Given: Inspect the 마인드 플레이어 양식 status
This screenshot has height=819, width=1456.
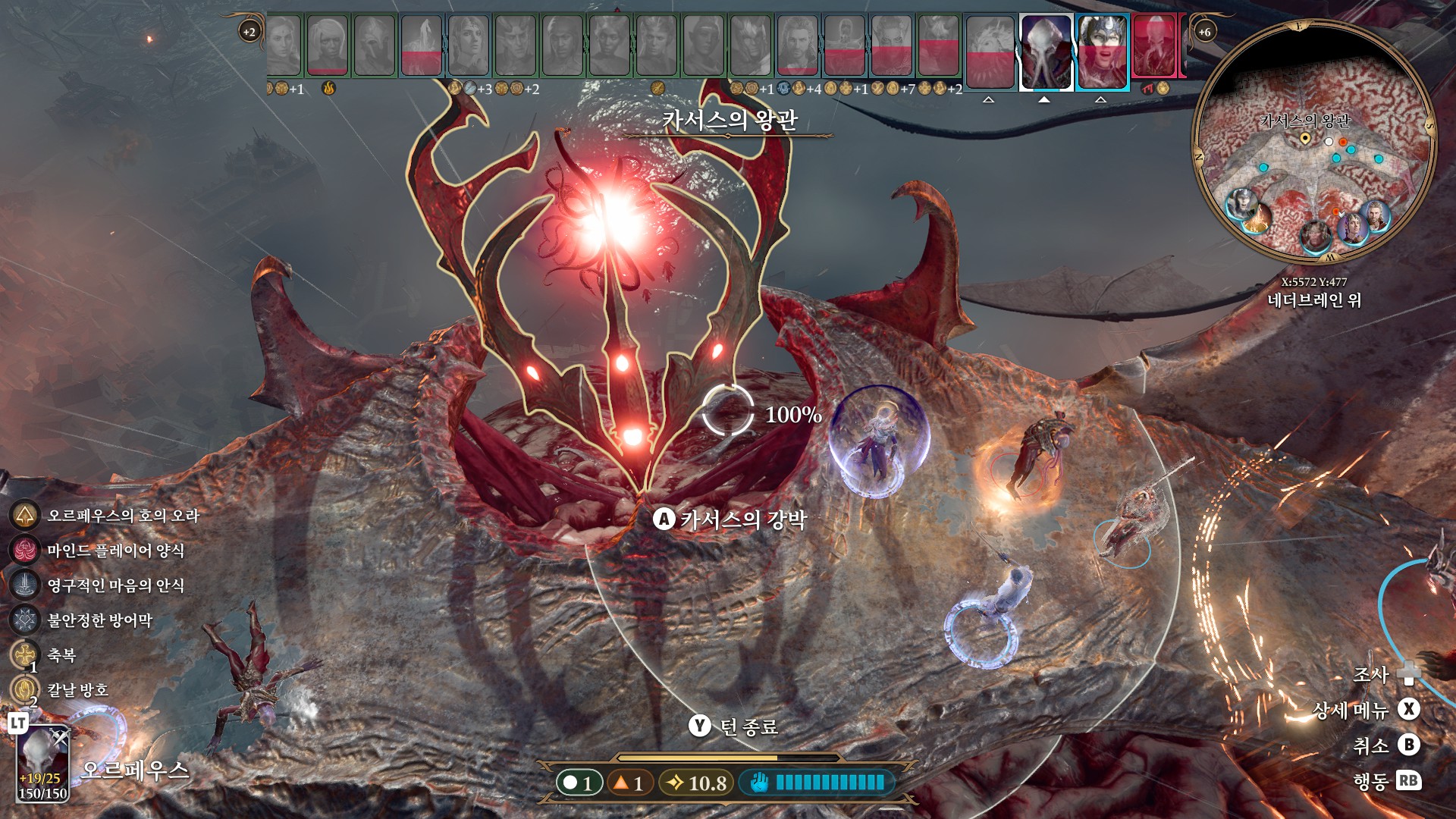Looking at the screenshot, I should (x=25, y=551).
